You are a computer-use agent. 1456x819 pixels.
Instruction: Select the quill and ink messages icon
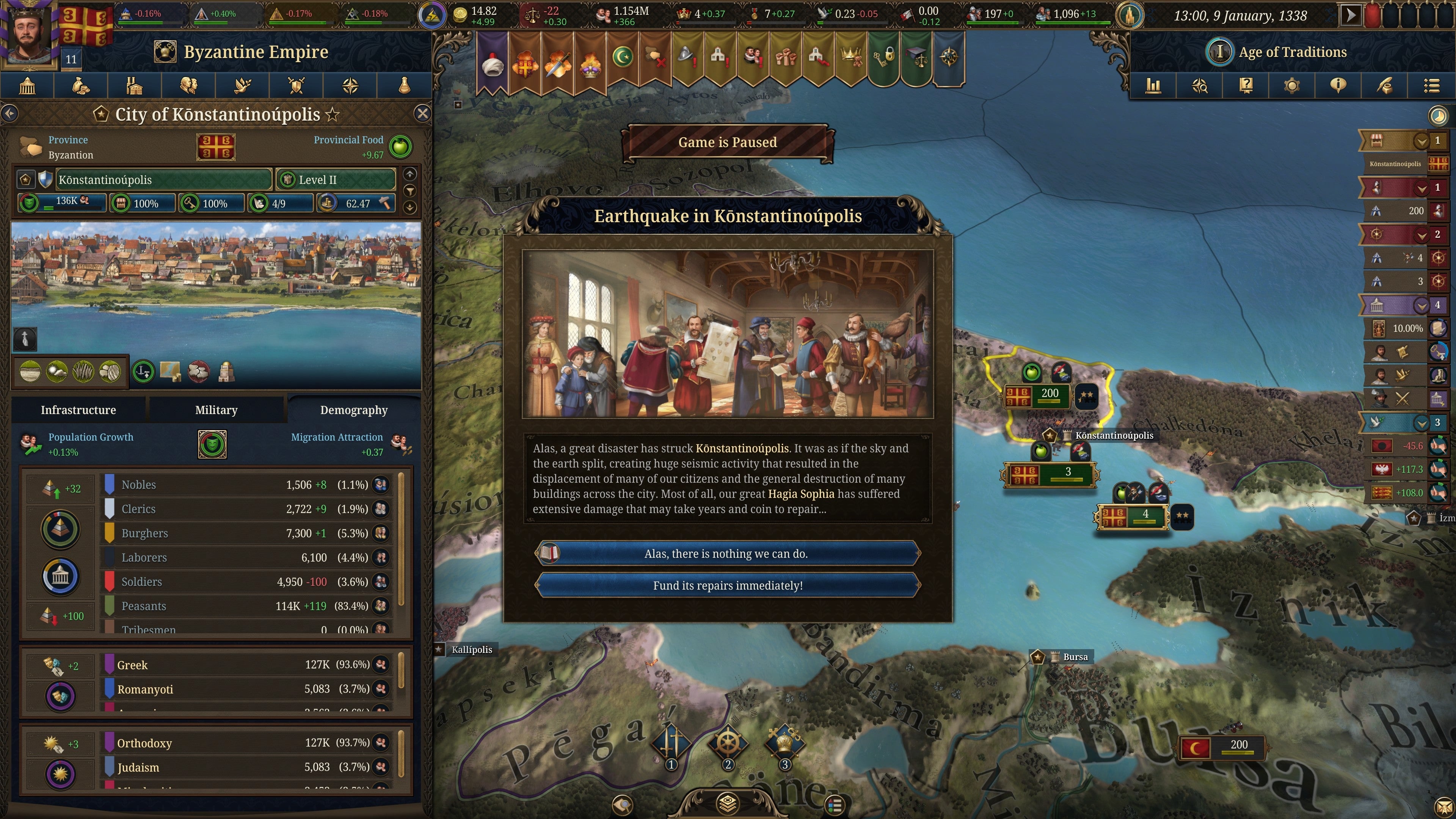click(1385, 86)
